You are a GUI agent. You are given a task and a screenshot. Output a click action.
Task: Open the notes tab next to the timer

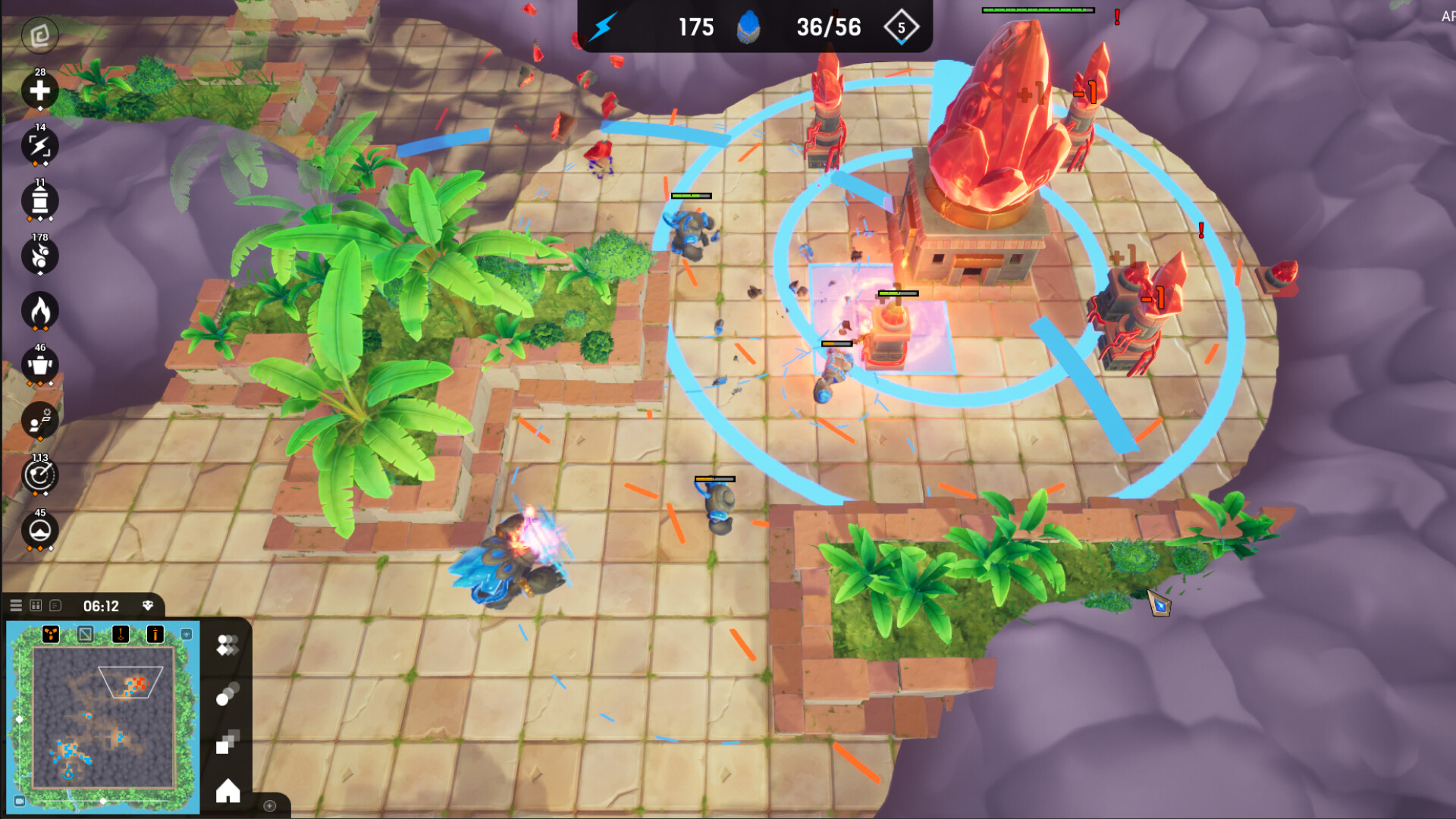pos(55,605)
